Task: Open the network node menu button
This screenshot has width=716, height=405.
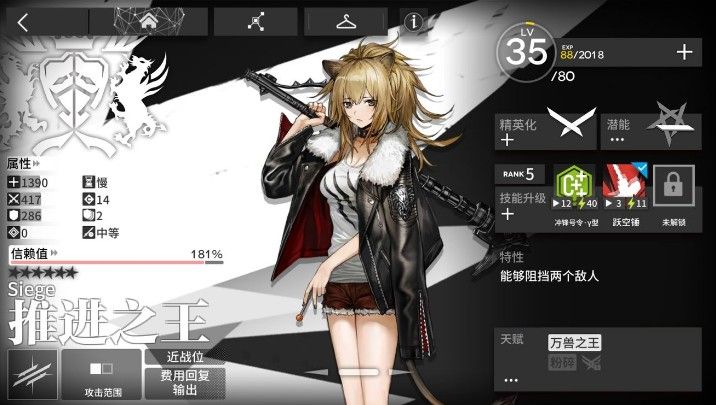Action: (x=255, y=22)
